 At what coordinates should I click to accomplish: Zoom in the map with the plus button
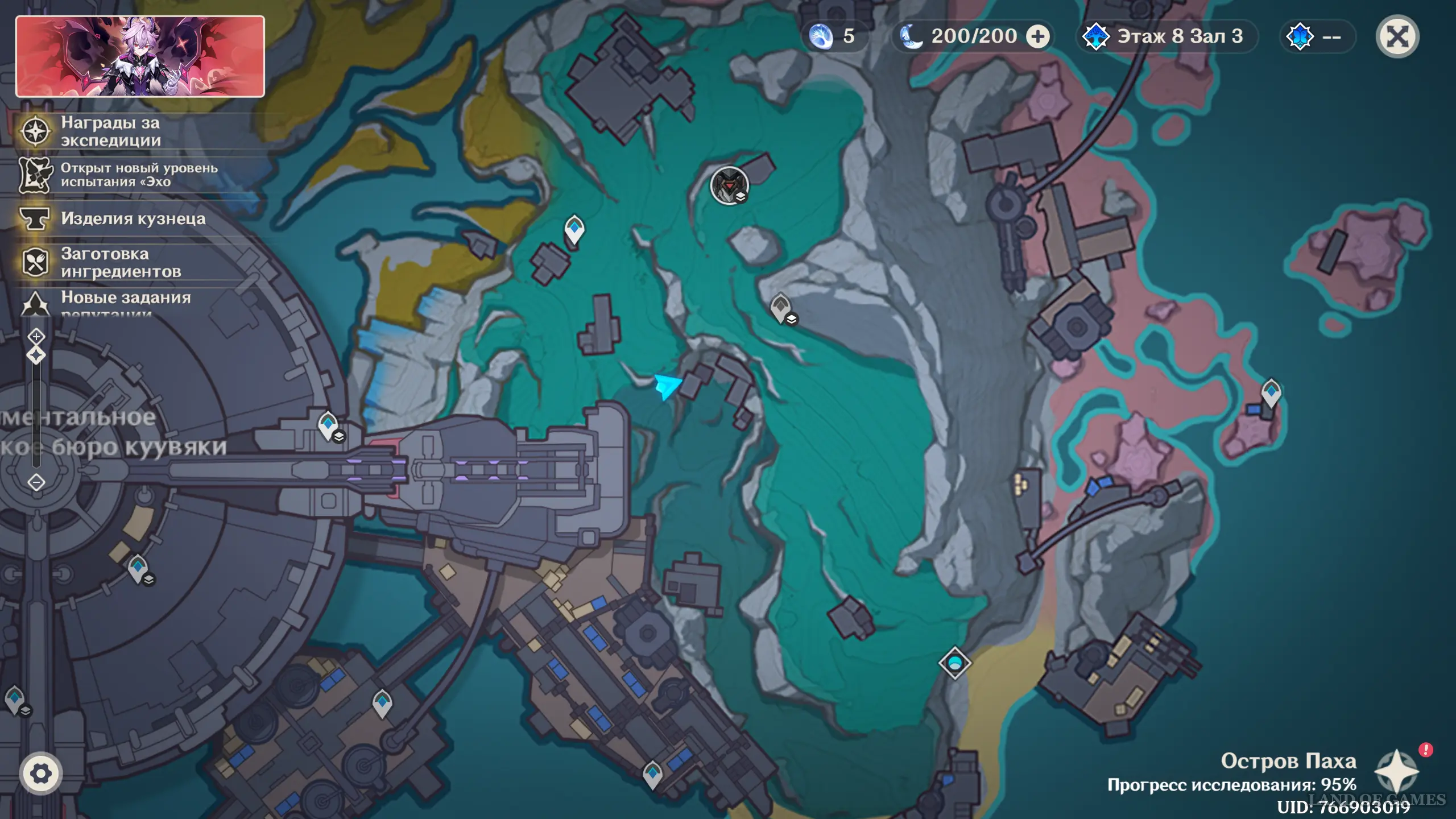36,337
